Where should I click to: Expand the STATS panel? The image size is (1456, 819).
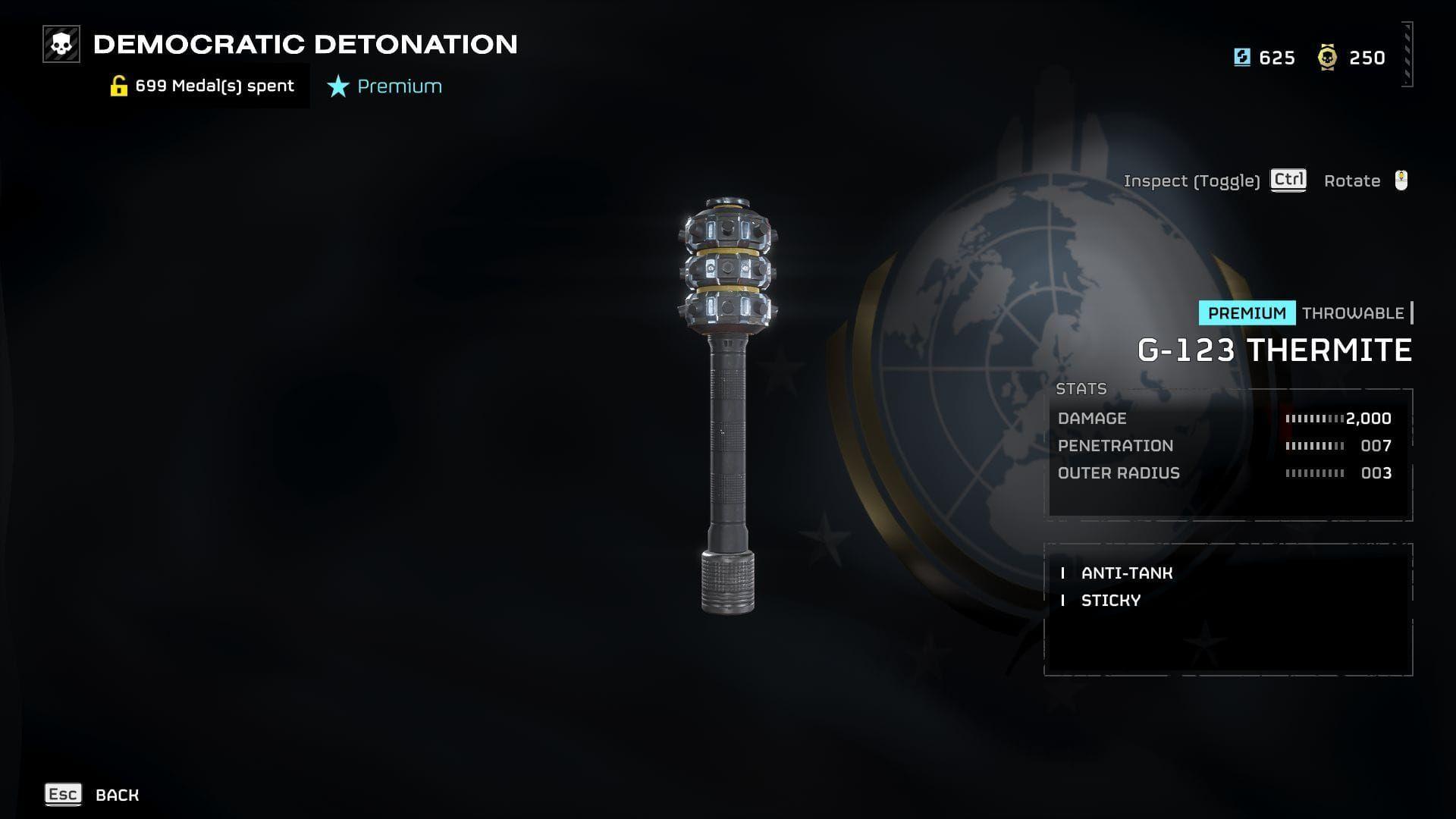coord(1081,388)
